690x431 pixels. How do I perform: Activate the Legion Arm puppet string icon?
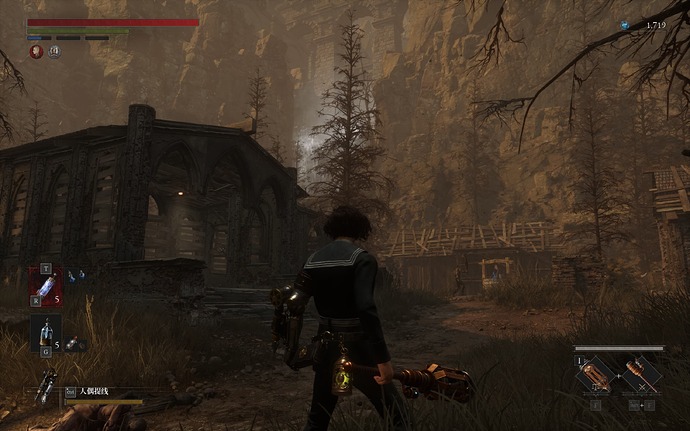pos(46,387)
